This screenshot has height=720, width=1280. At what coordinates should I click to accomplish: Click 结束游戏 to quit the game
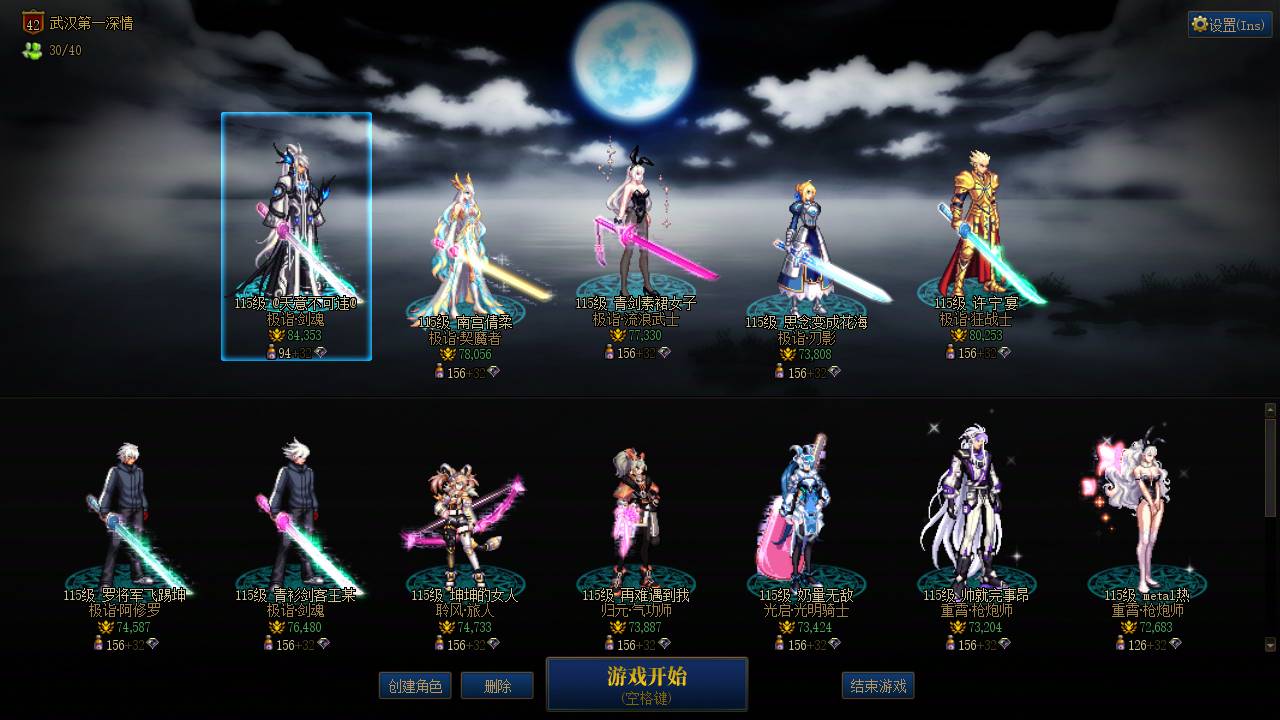(x=878, y=686)
